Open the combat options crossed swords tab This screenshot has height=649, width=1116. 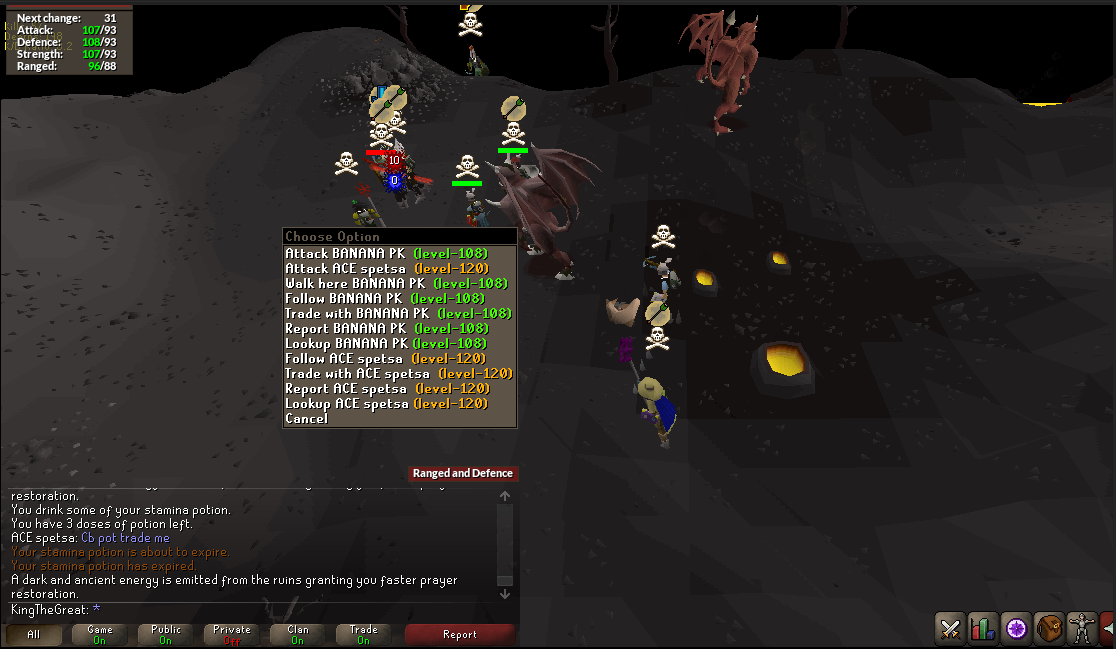coord(950,628)
